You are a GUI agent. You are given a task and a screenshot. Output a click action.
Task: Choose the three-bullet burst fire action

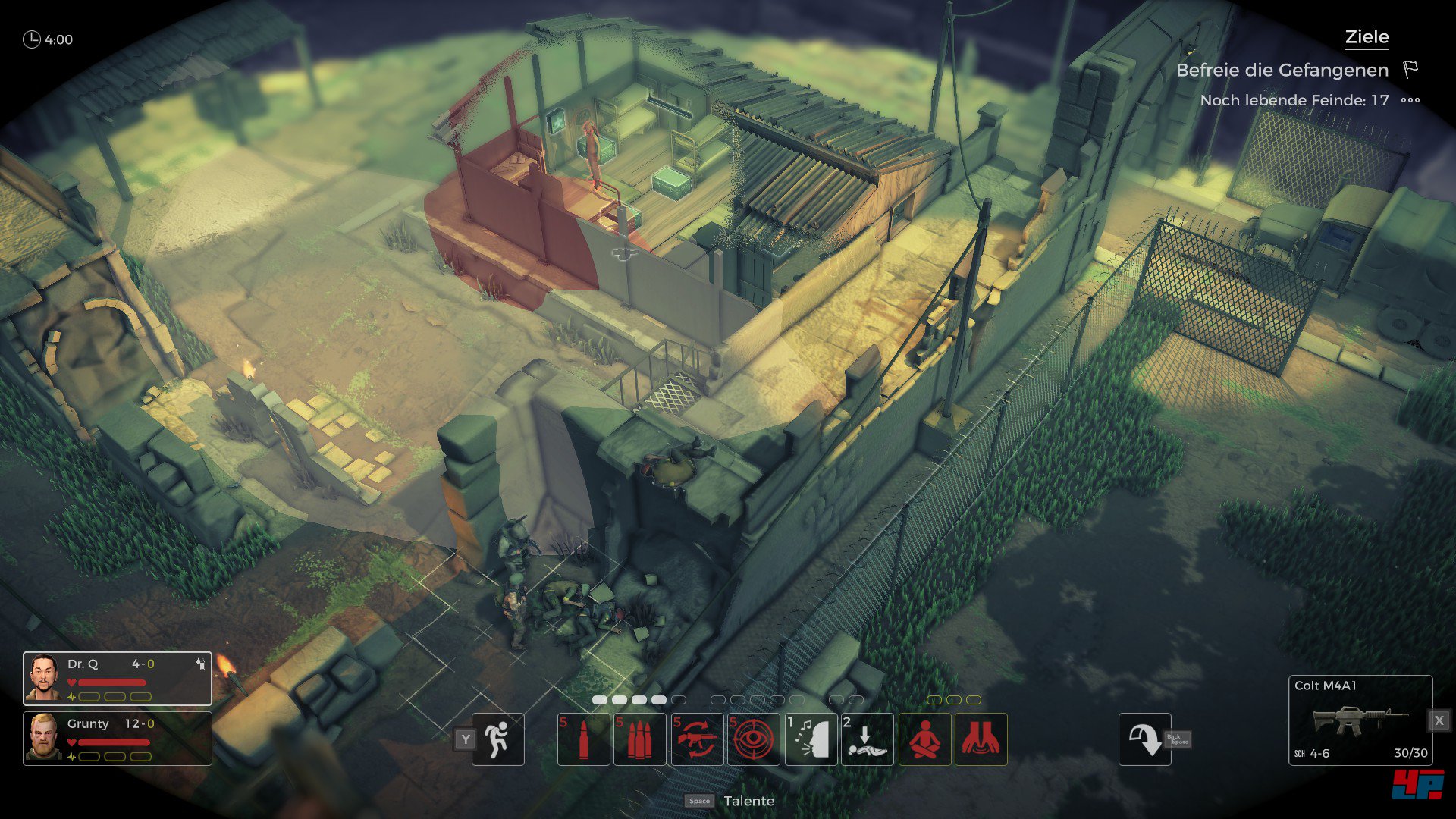click(639, 739)
